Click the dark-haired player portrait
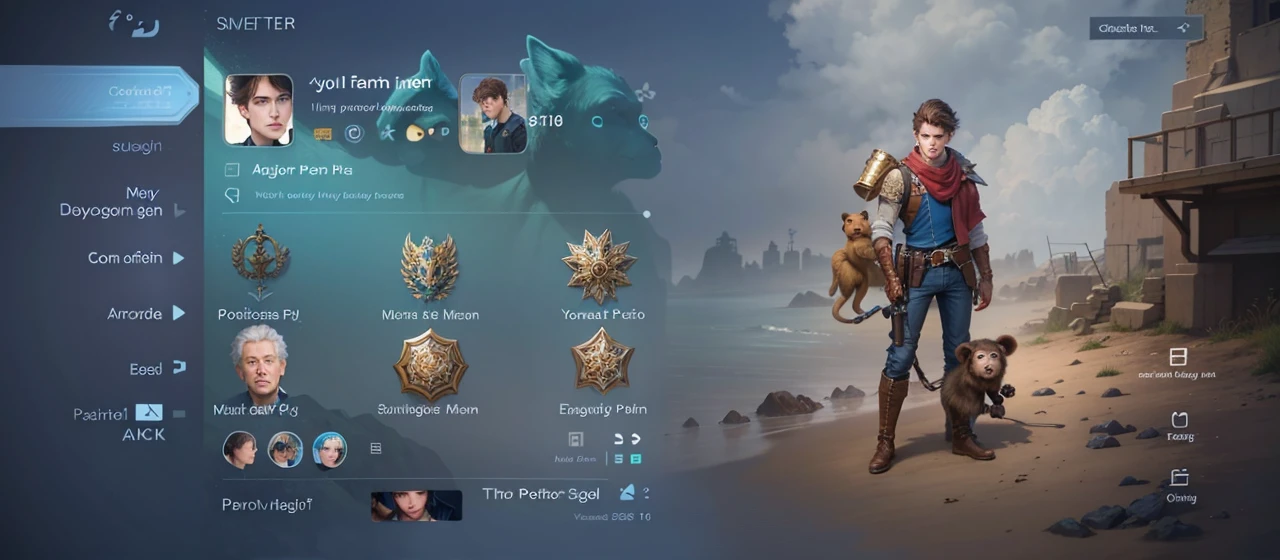 pyautogui.click(x=258, y=110)
